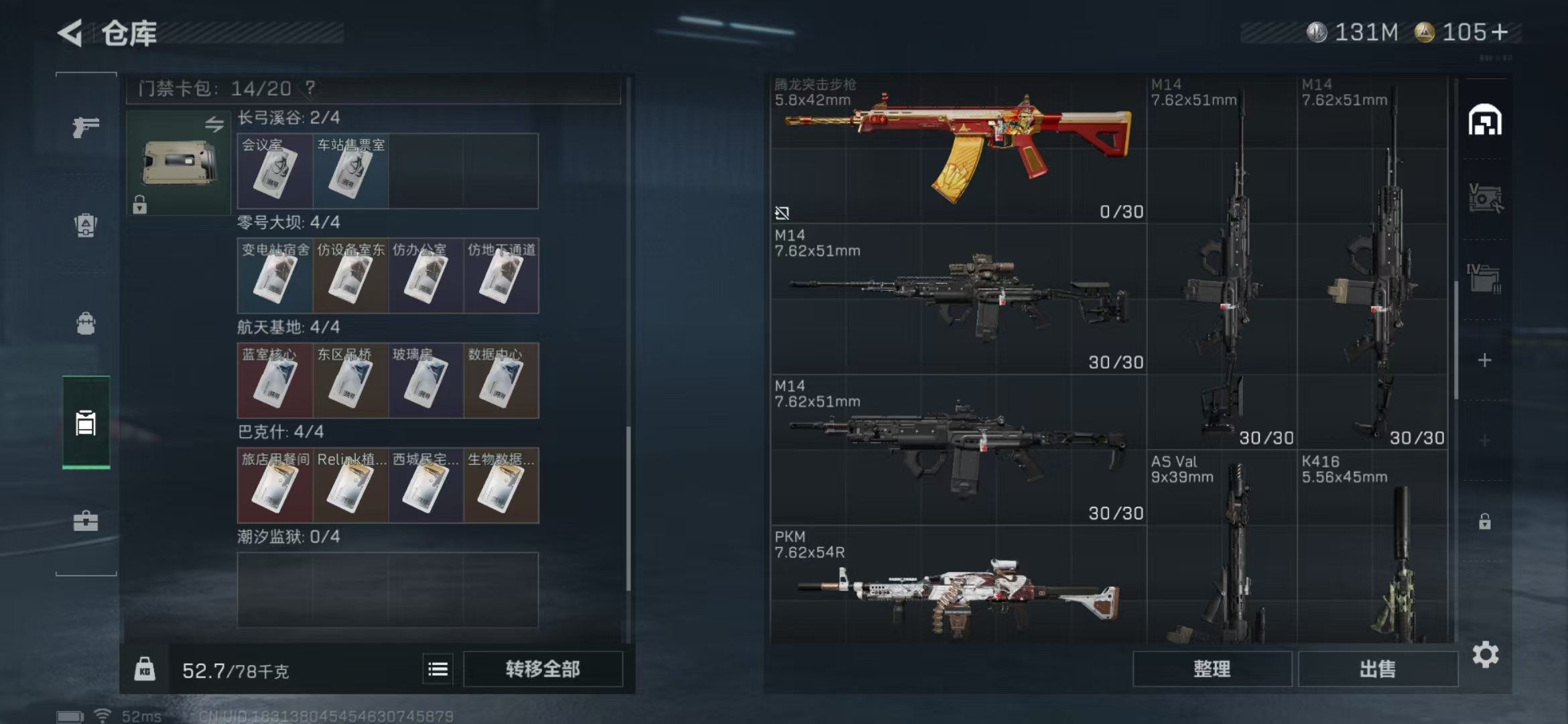Open the keycard pack help question mark

[x=310, y=88]
